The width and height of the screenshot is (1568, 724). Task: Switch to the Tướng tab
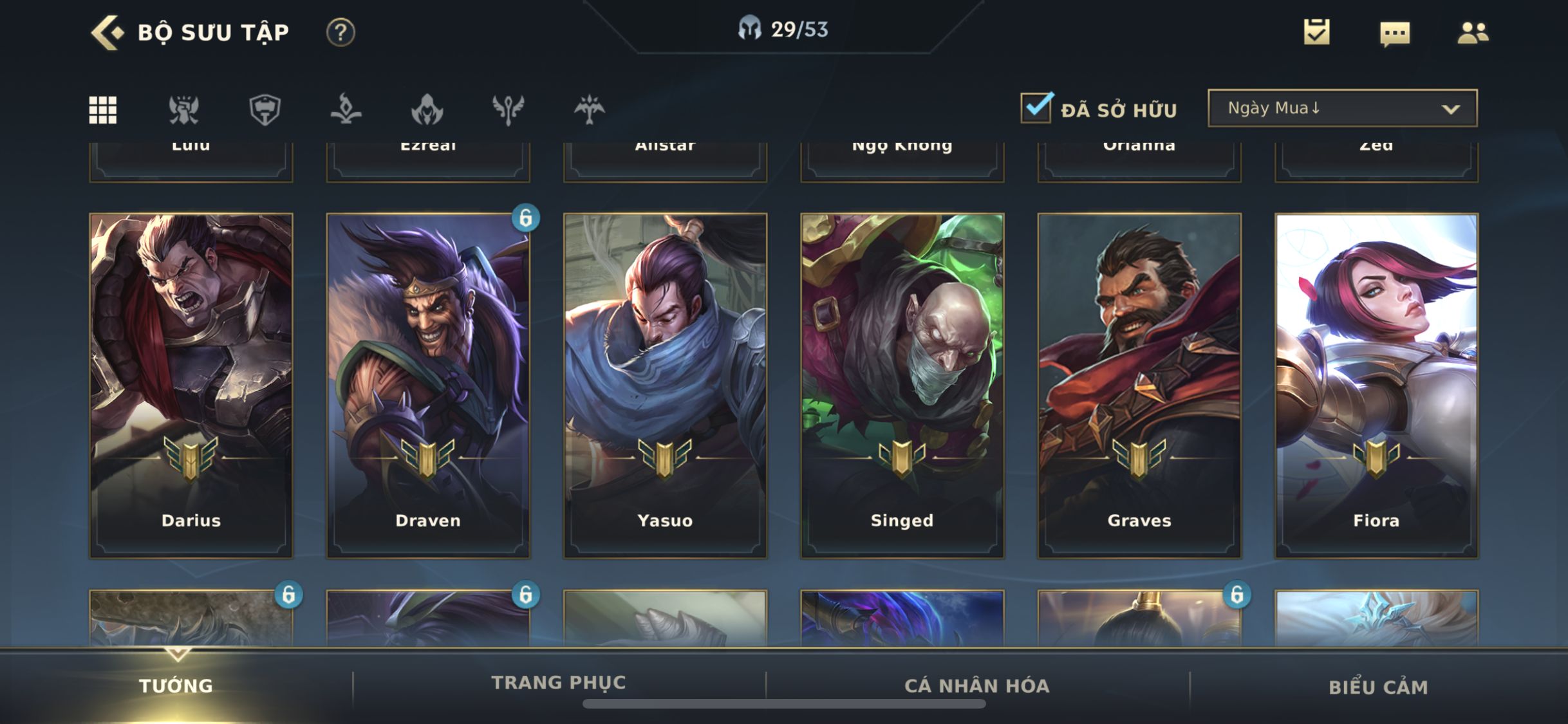tap(176, 686)
